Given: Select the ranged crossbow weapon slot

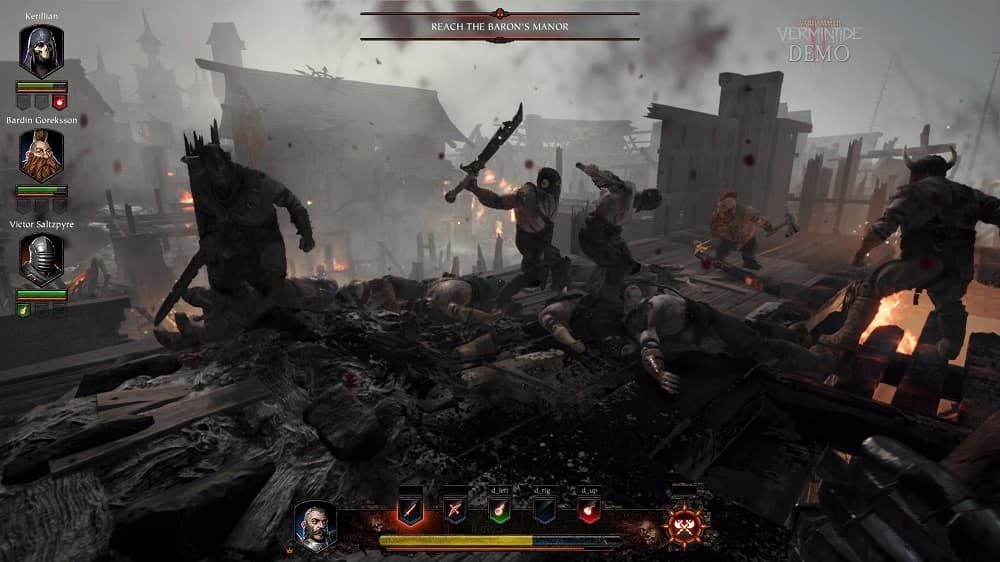Looking at the screenshot, I should pyautogui.click(x=455, y=509).
